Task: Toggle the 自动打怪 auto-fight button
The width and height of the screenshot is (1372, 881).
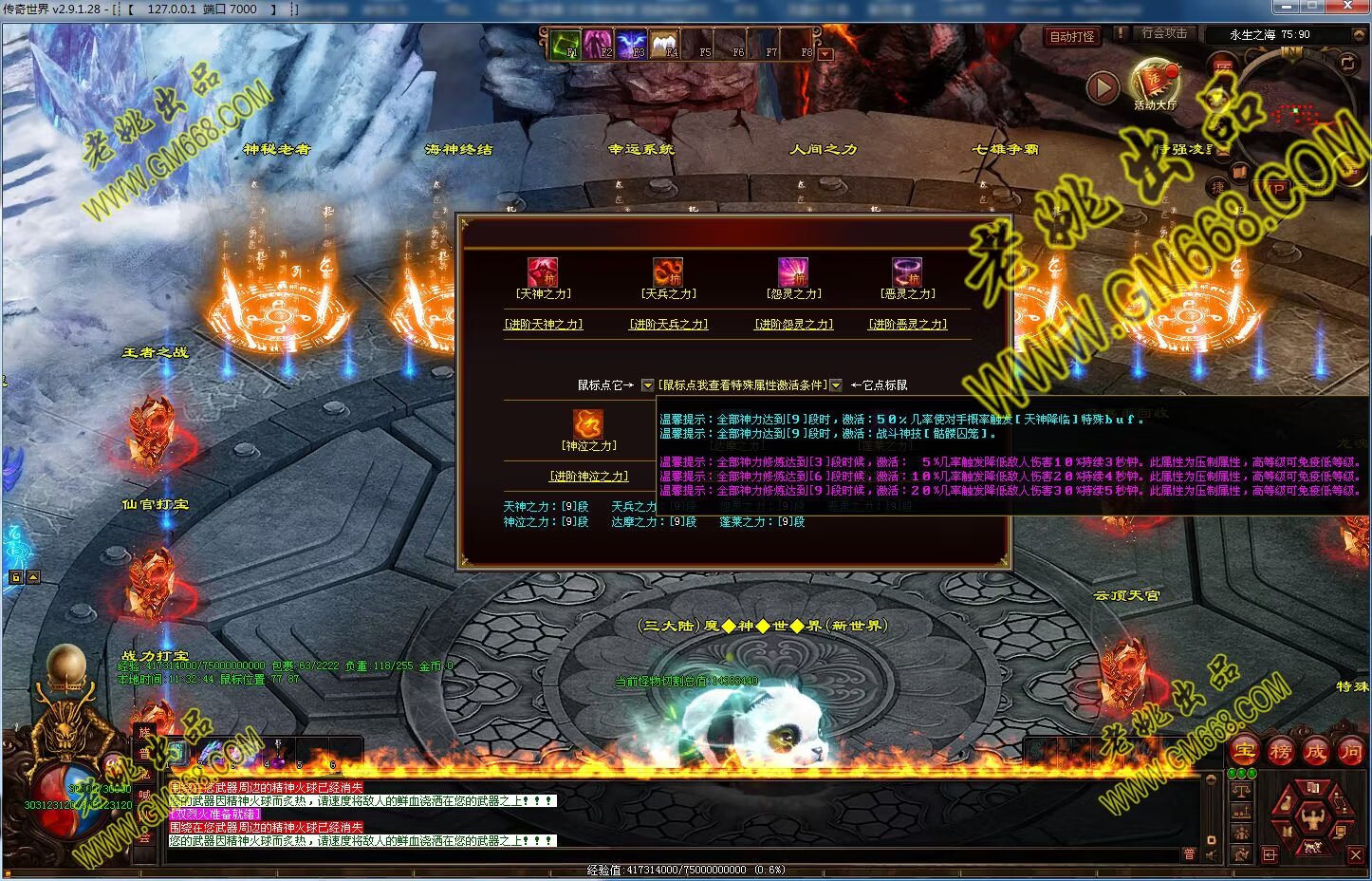Action: [1072, 37]
